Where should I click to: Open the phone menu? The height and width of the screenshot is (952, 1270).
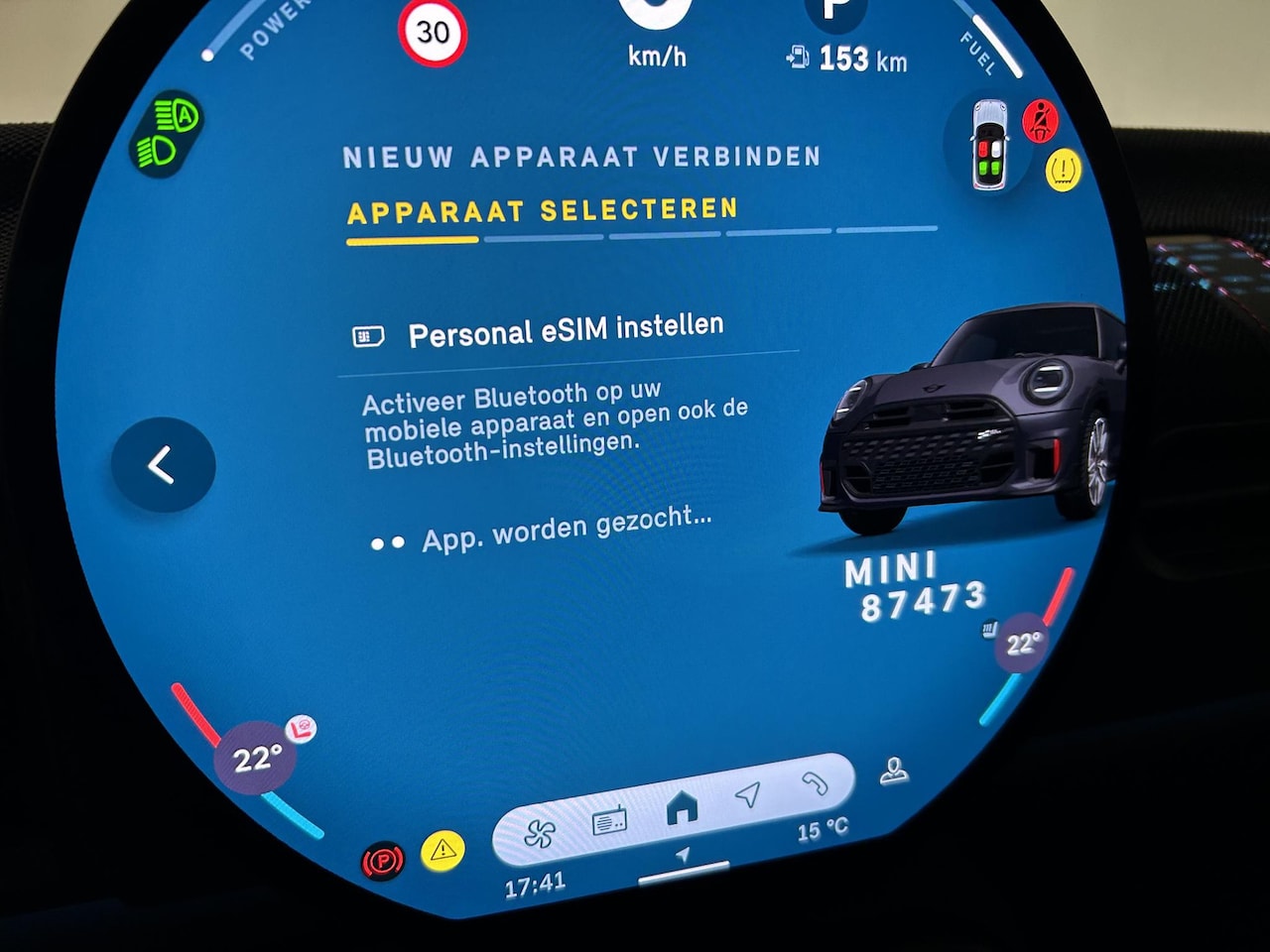(x=815, y=782)
